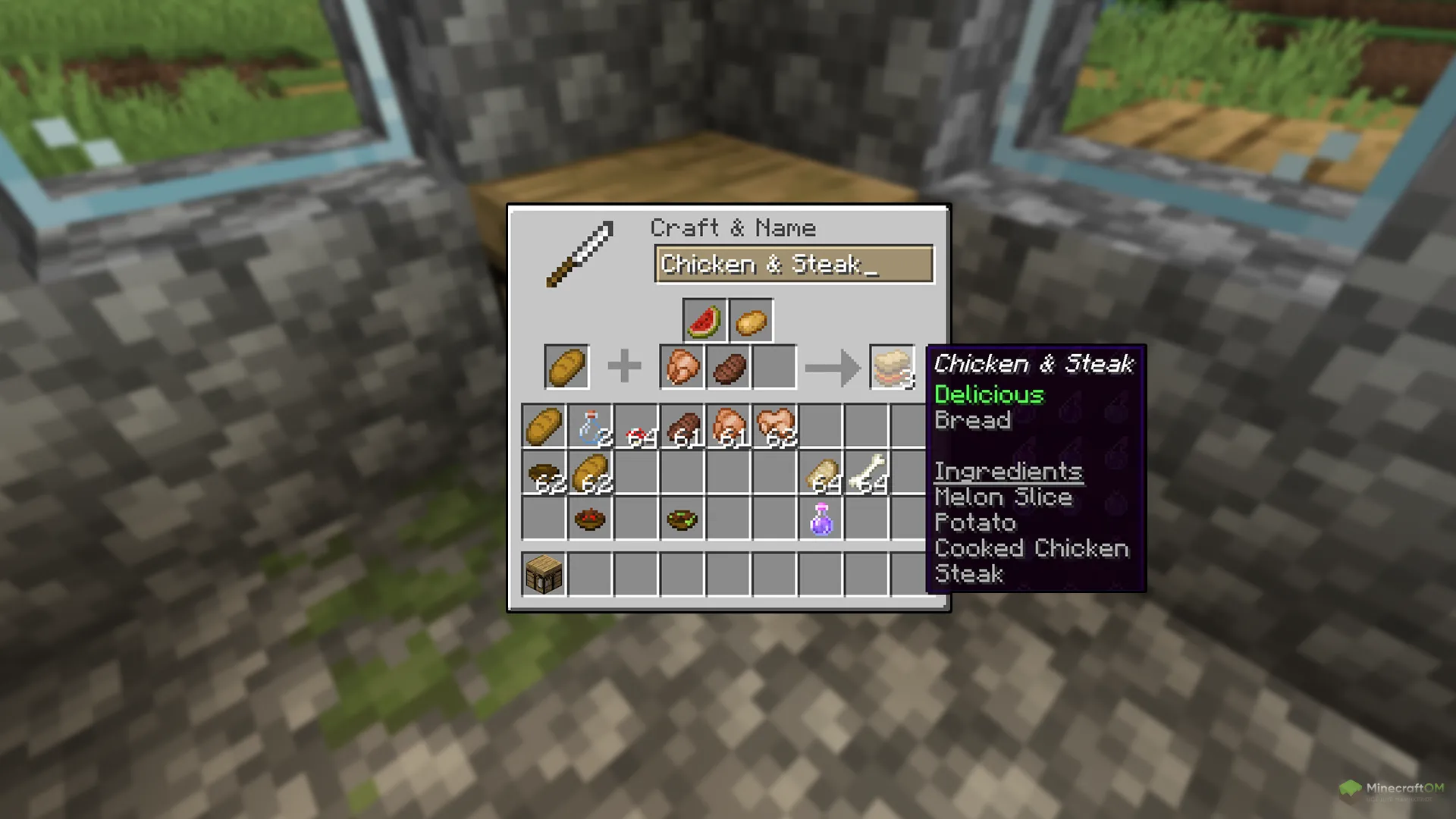Select the raw chicken stack of 62

(775, 426)
